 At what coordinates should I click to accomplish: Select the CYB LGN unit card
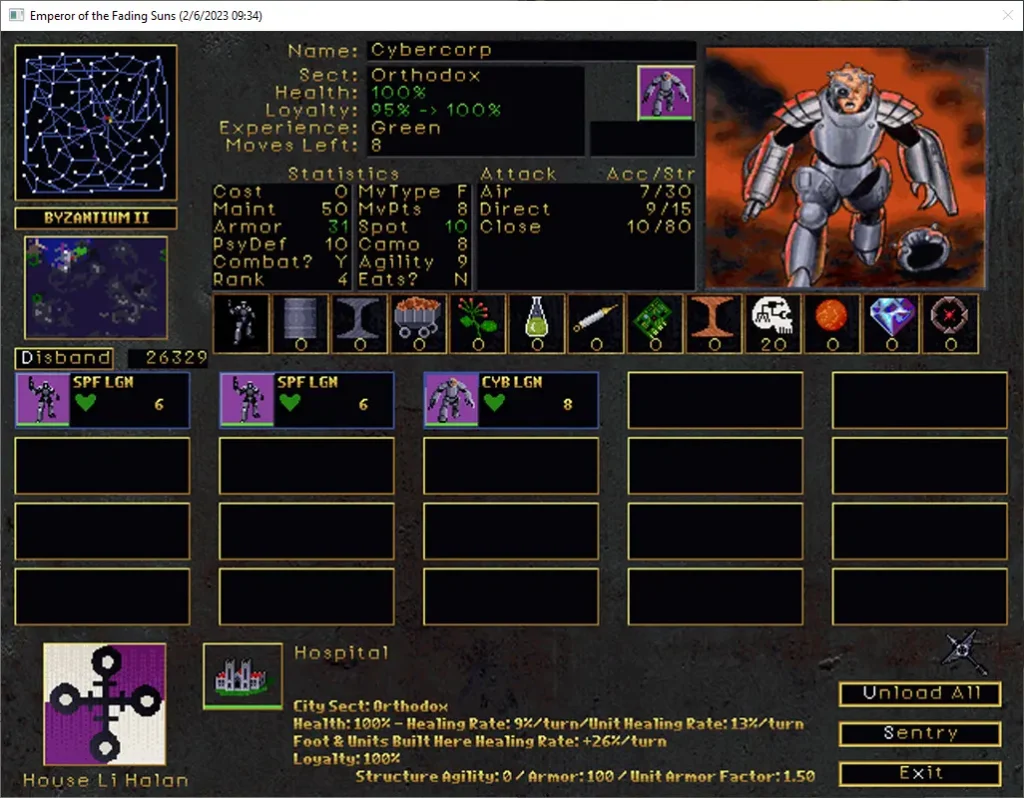[511, 400]
